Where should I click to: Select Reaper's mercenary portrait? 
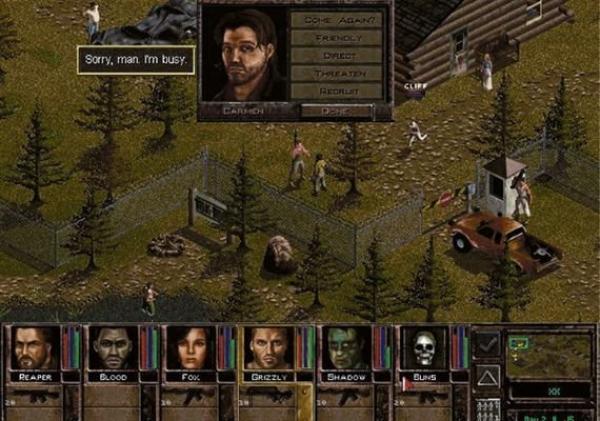(x=33, y=348)
